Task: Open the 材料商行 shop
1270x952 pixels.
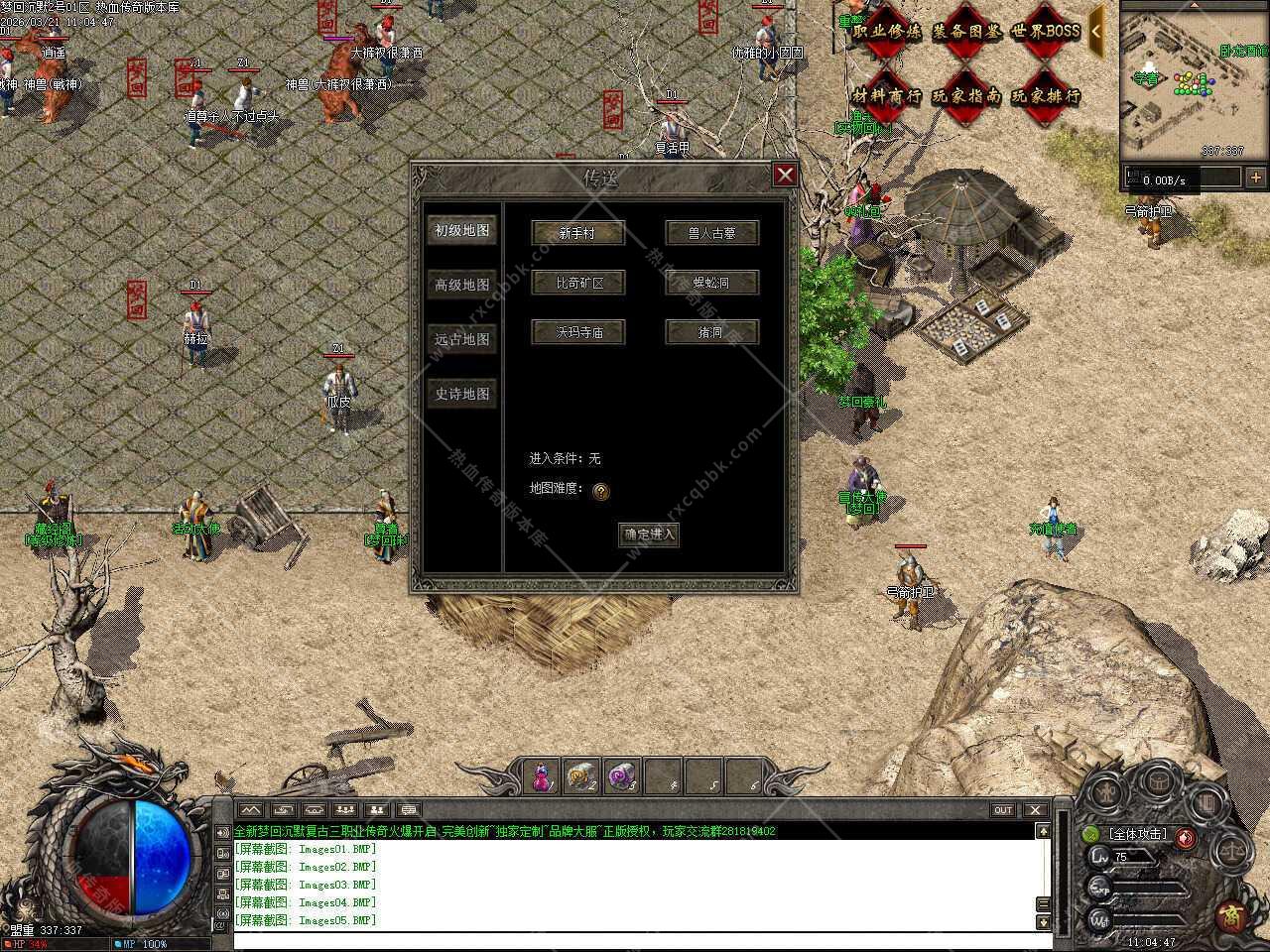Action: 887,96
